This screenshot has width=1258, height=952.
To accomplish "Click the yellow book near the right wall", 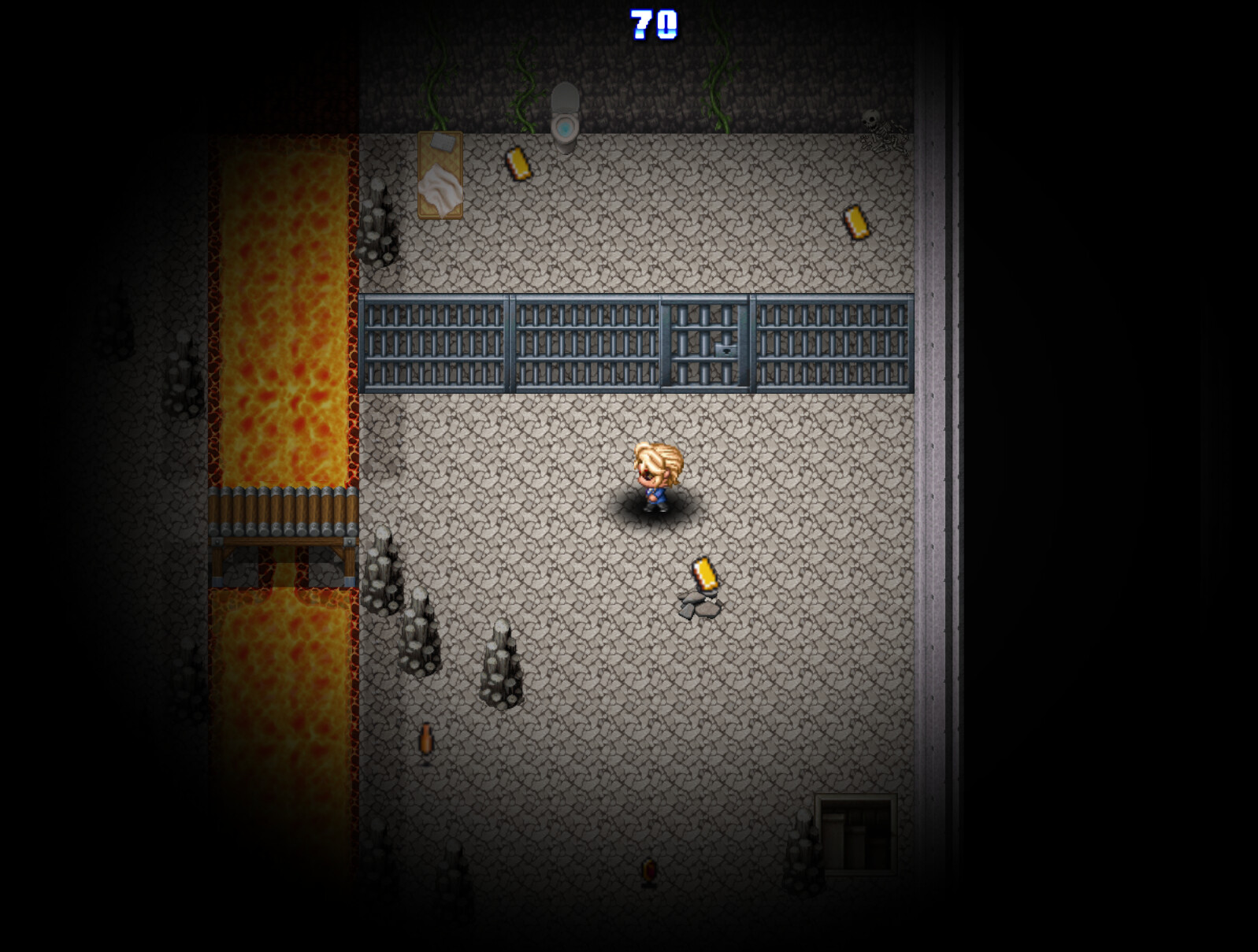I will click(x=855, y=223).
